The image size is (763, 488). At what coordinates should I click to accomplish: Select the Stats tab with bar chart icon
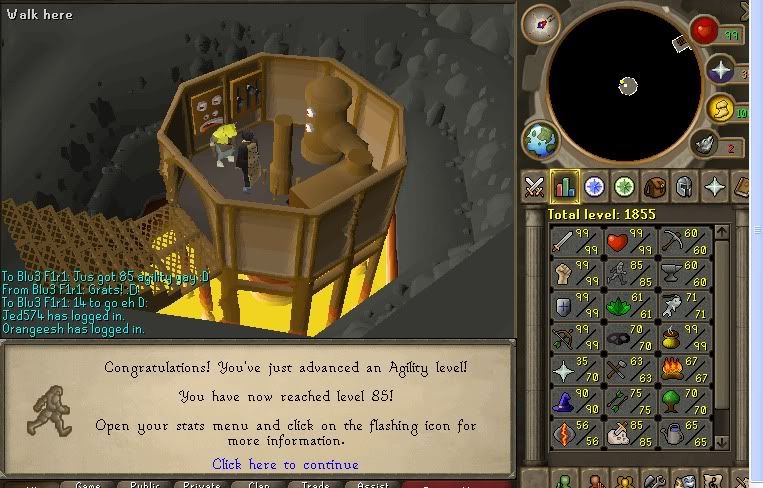click(565, 186)
